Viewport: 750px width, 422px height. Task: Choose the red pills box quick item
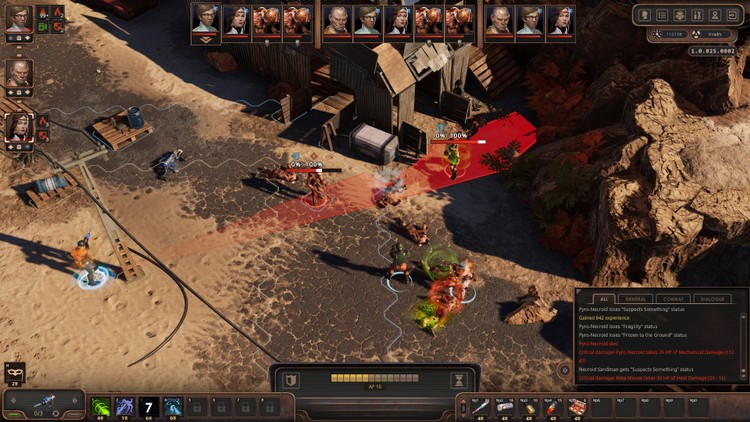[x=576, y=406]
